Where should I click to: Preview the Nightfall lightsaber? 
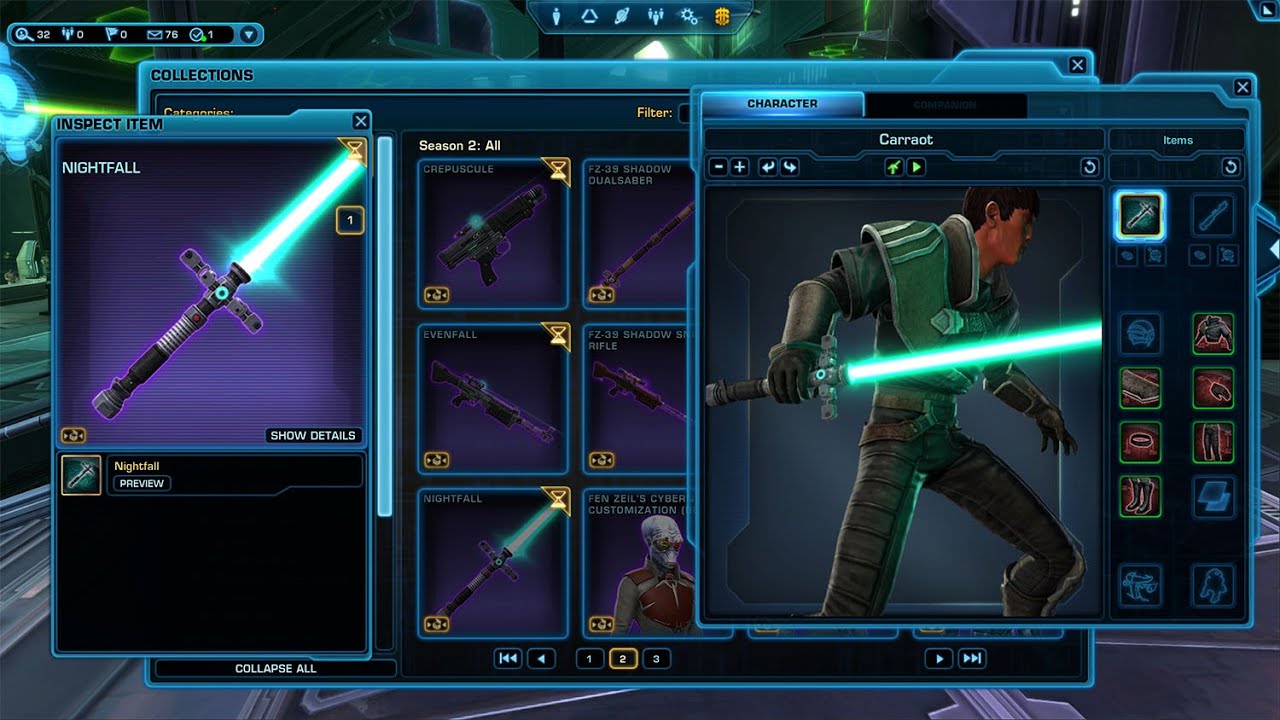click(143, 483)
